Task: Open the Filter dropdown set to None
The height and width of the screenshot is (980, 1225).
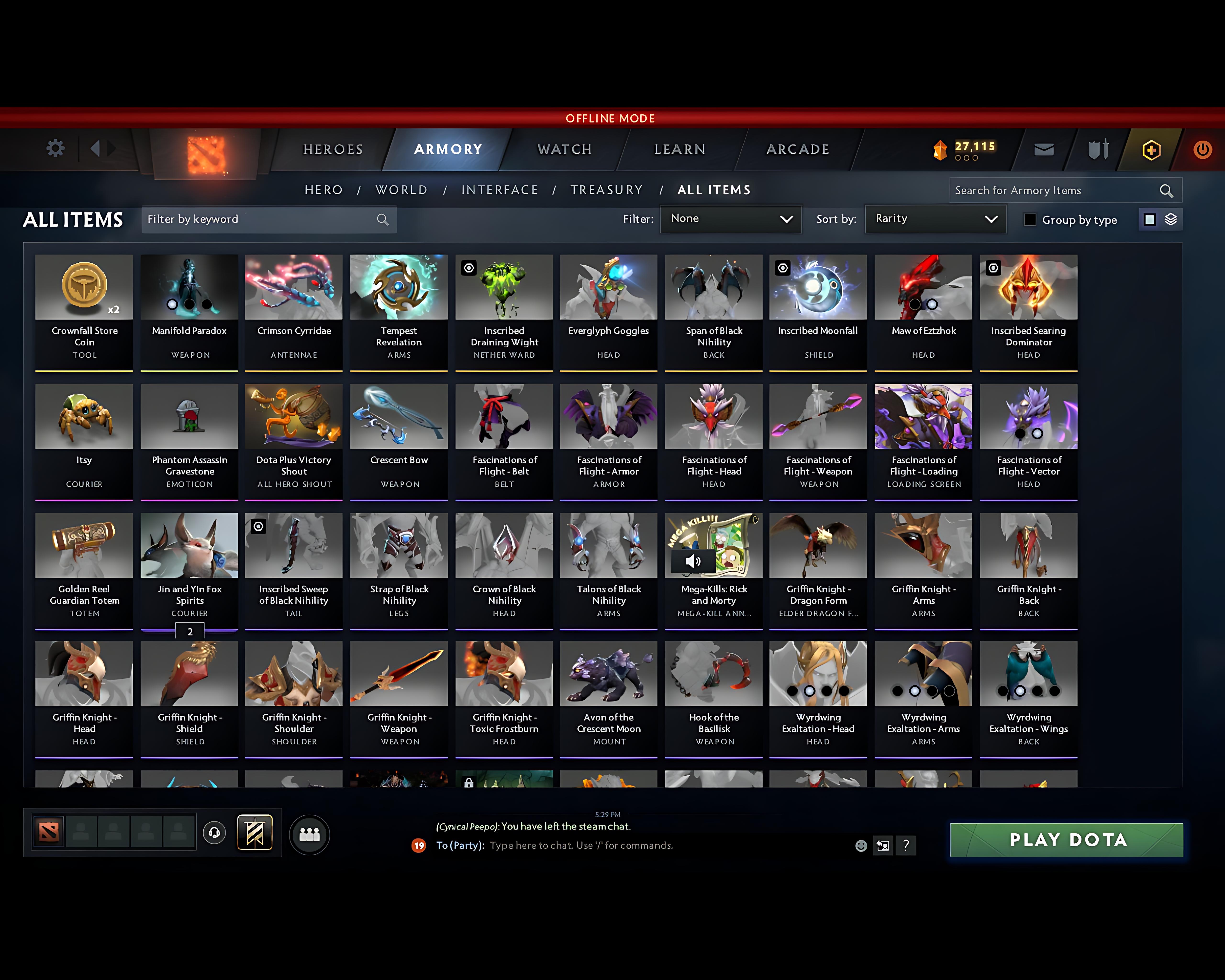Action: [x=731, y=219]
